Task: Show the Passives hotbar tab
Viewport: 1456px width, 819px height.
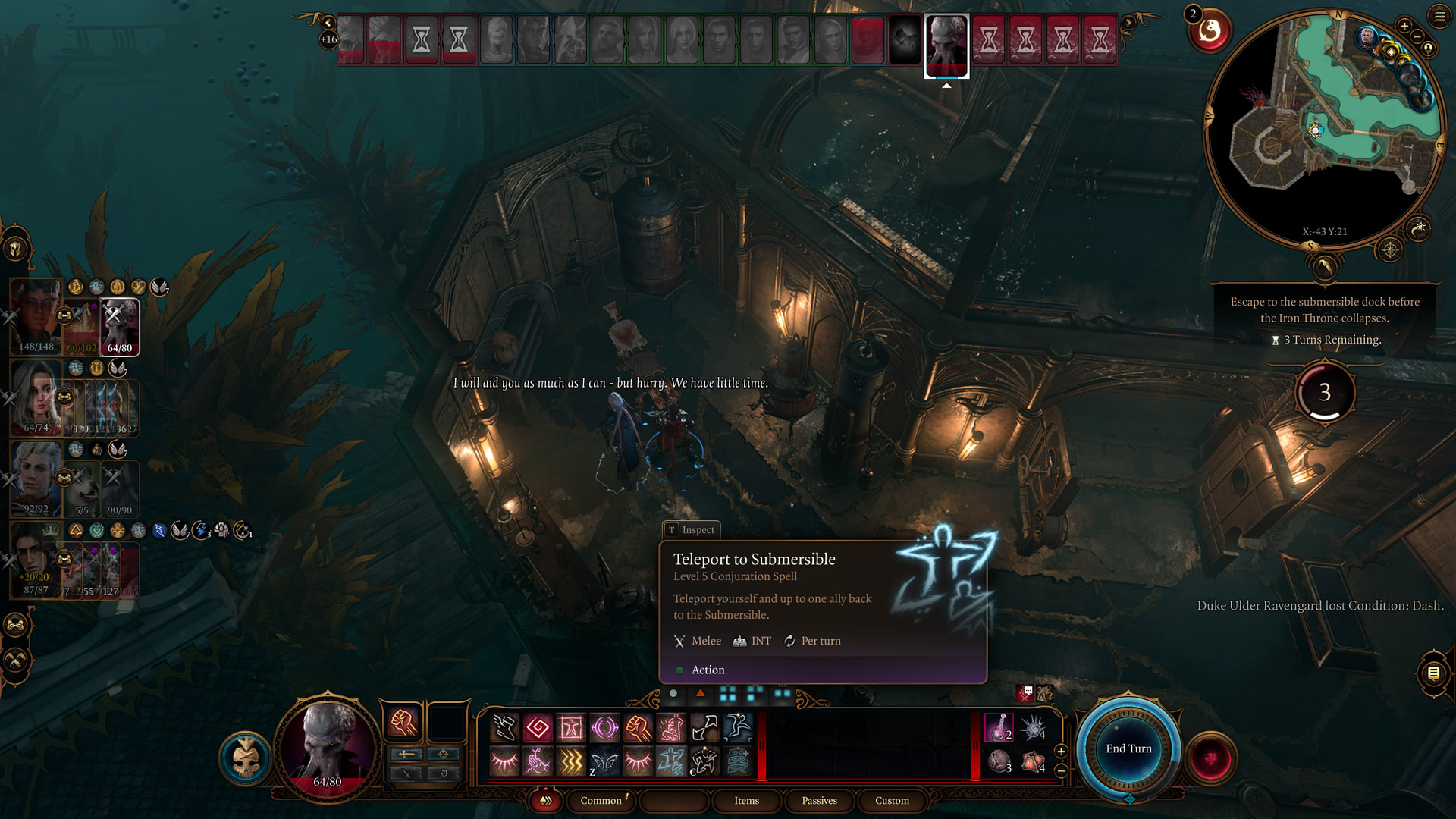Action: (x=819, y=800)
